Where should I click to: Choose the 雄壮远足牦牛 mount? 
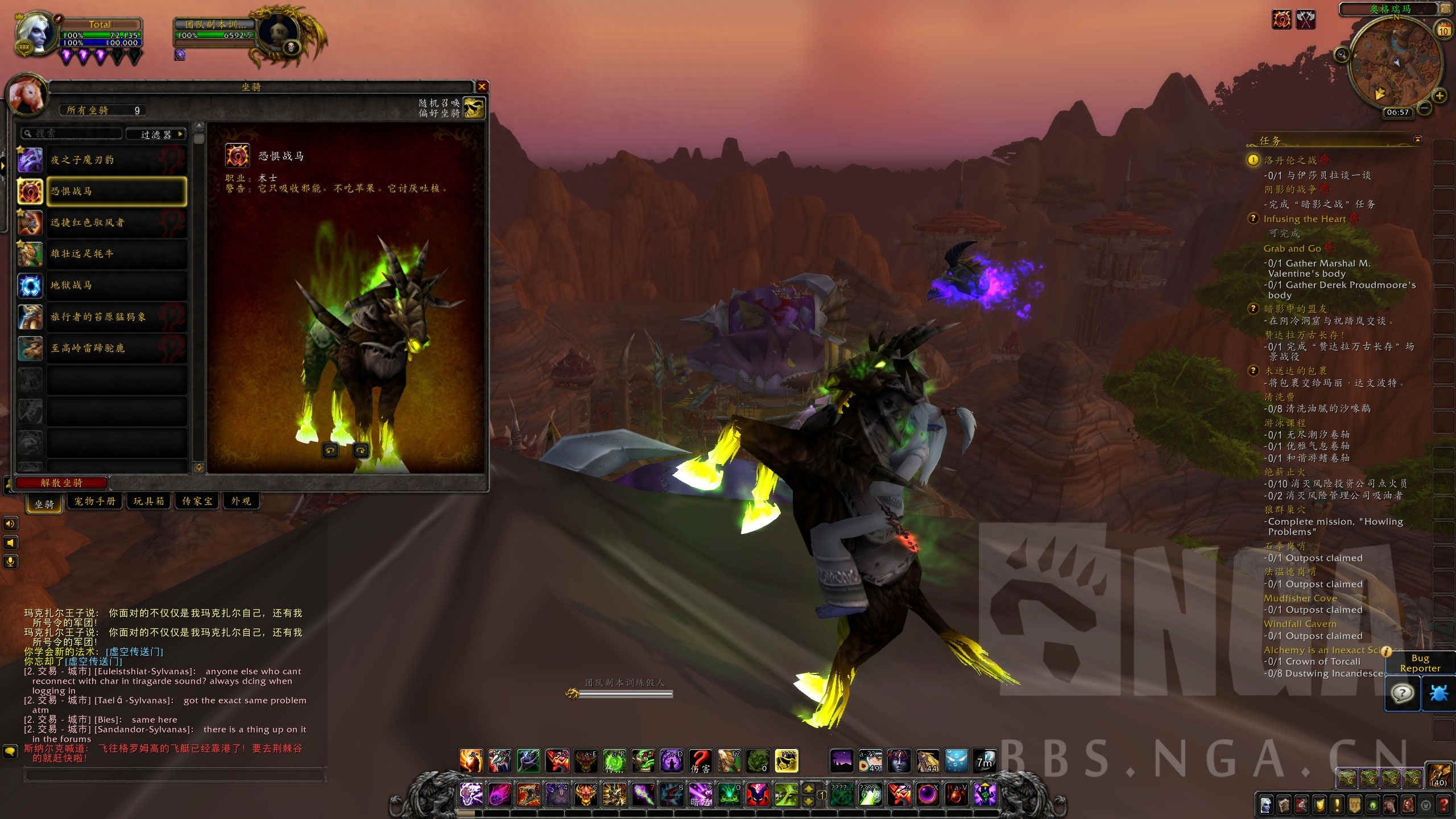click(117, 254)
